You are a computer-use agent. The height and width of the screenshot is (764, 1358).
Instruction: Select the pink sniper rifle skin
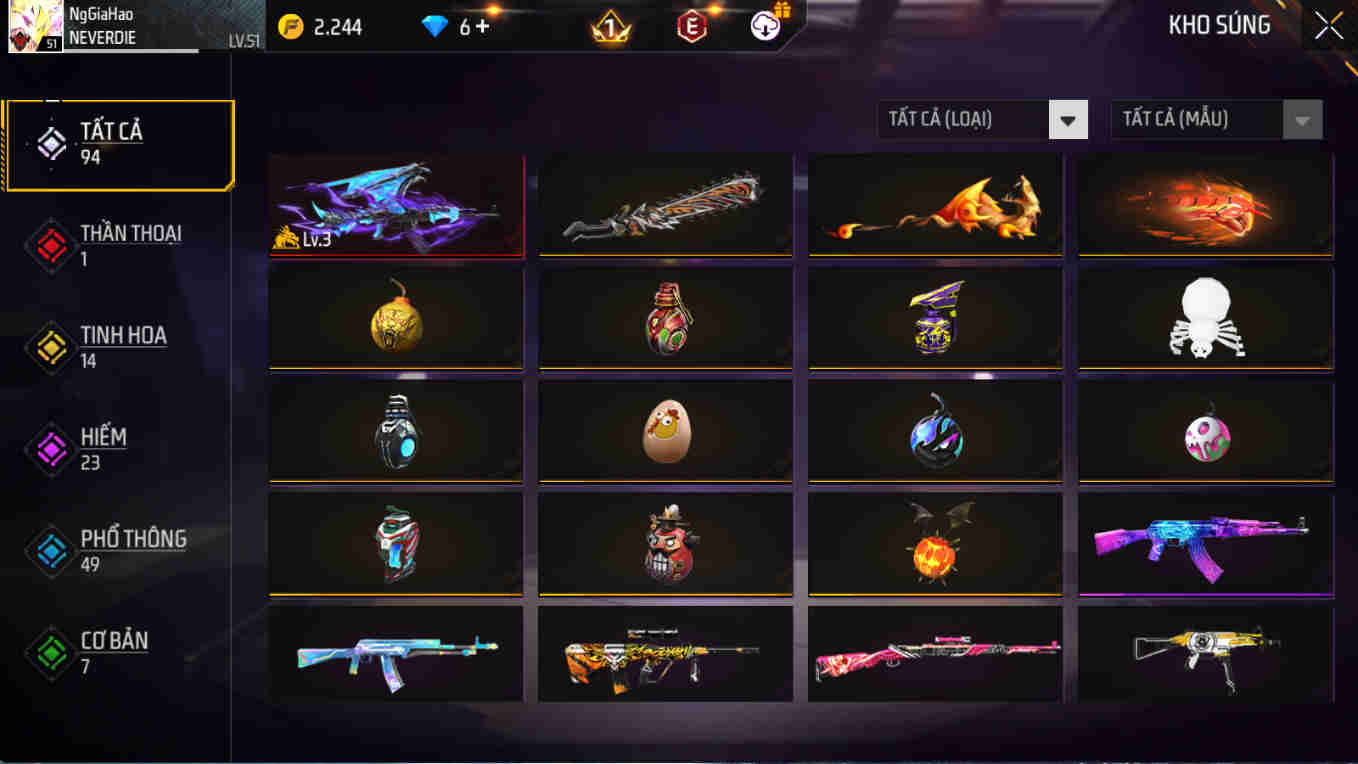tap(935, 655)
